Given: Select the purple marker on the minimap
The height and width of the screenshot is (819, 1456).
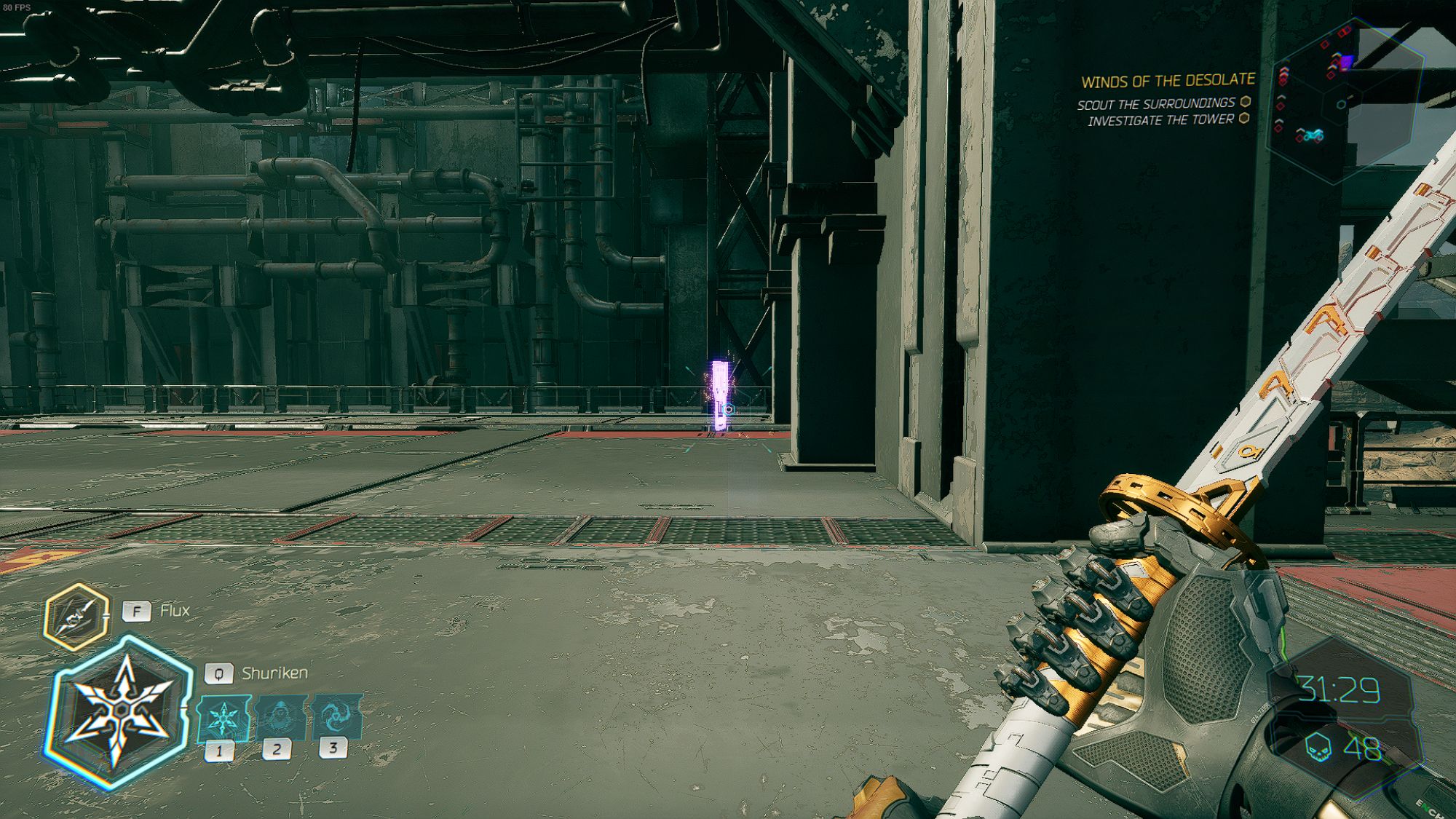Looking at the screenshot, I should click(1346, 63).
